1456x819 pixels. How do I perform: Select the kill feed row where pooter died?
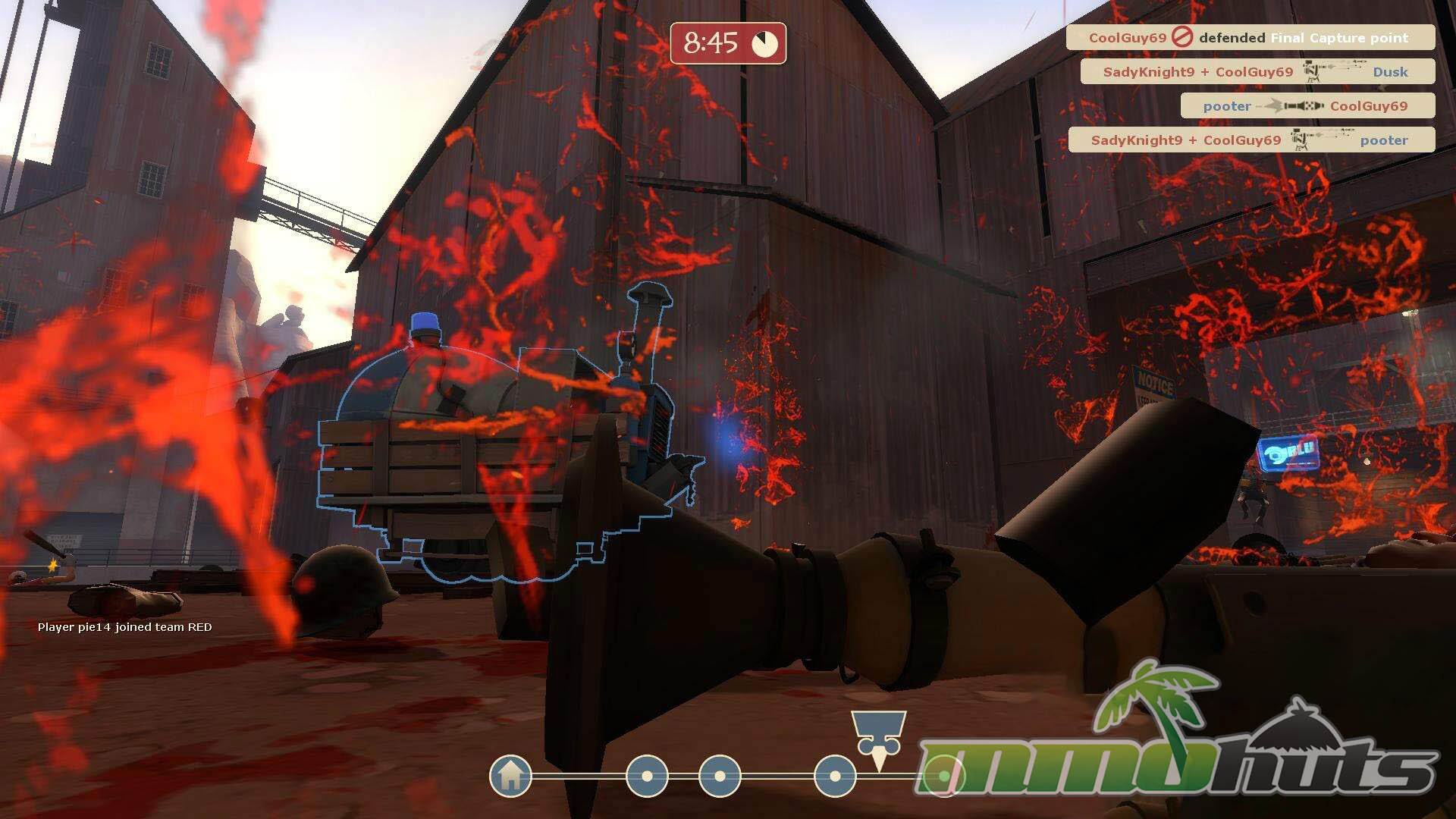tap(1250, 140)
